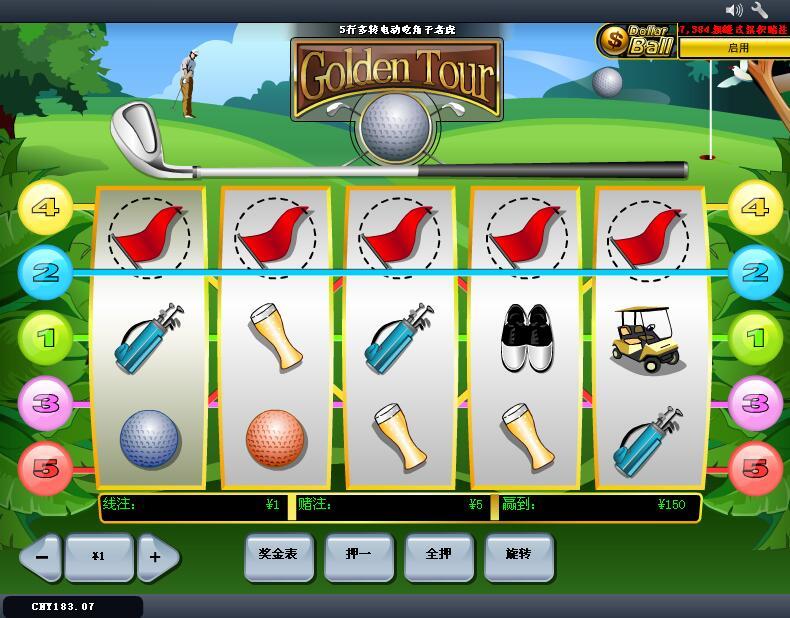Bet max using the 全押 button
The width and height of the screenshot is (790, 618).
438,555
